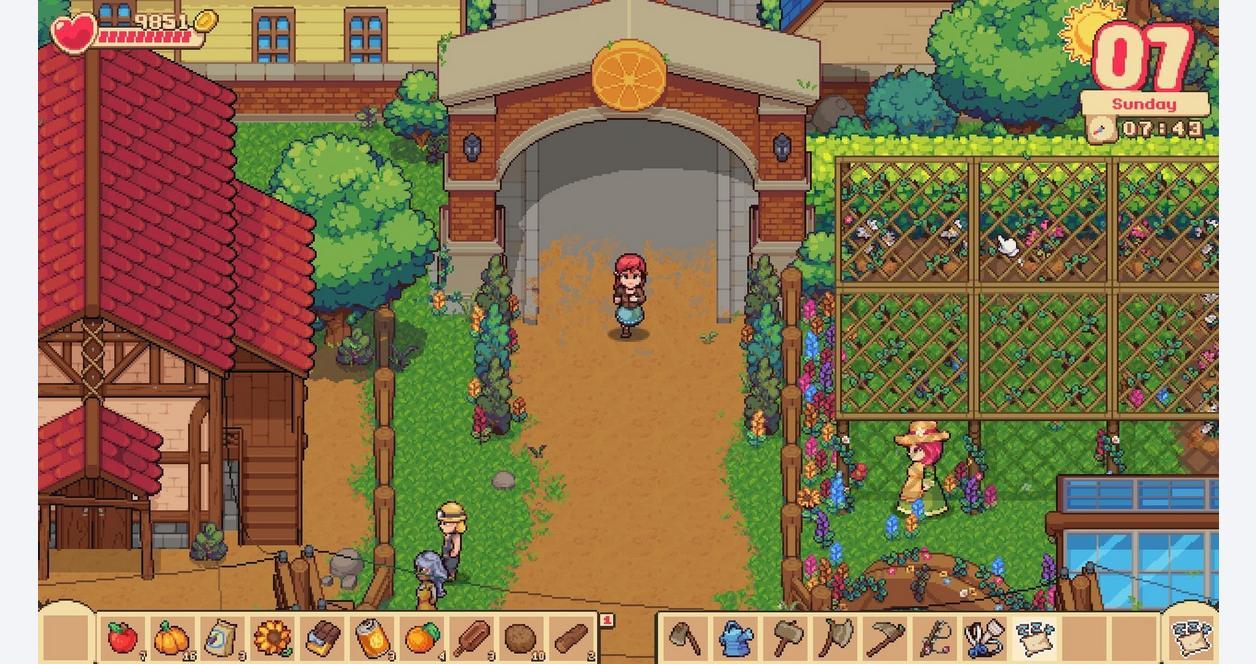Select the orange fruit slot
This screenshot has height=664, width=1256.
[421, 637]
